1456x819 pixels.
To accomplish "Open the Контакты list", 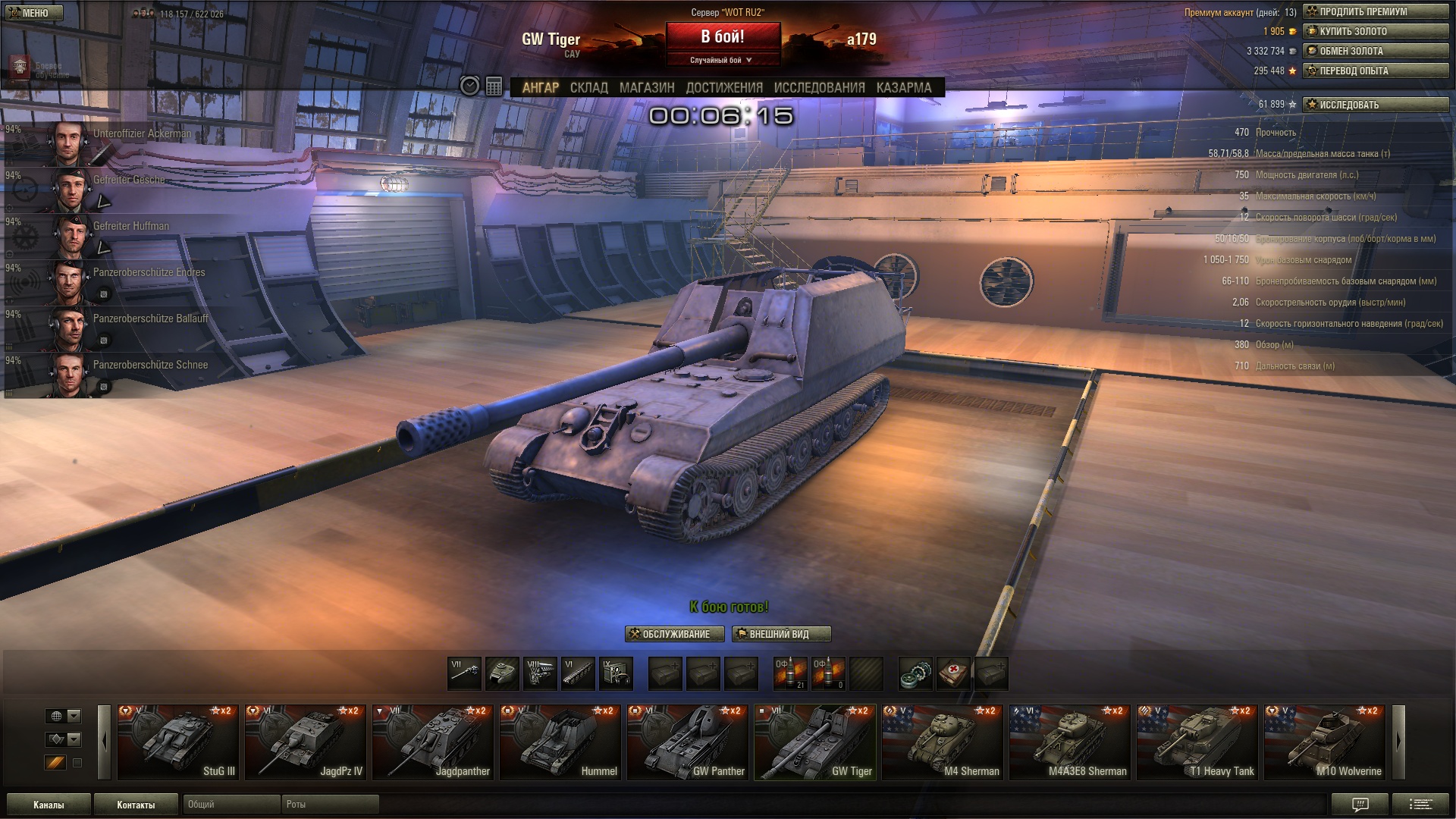I will coord(136,805).
